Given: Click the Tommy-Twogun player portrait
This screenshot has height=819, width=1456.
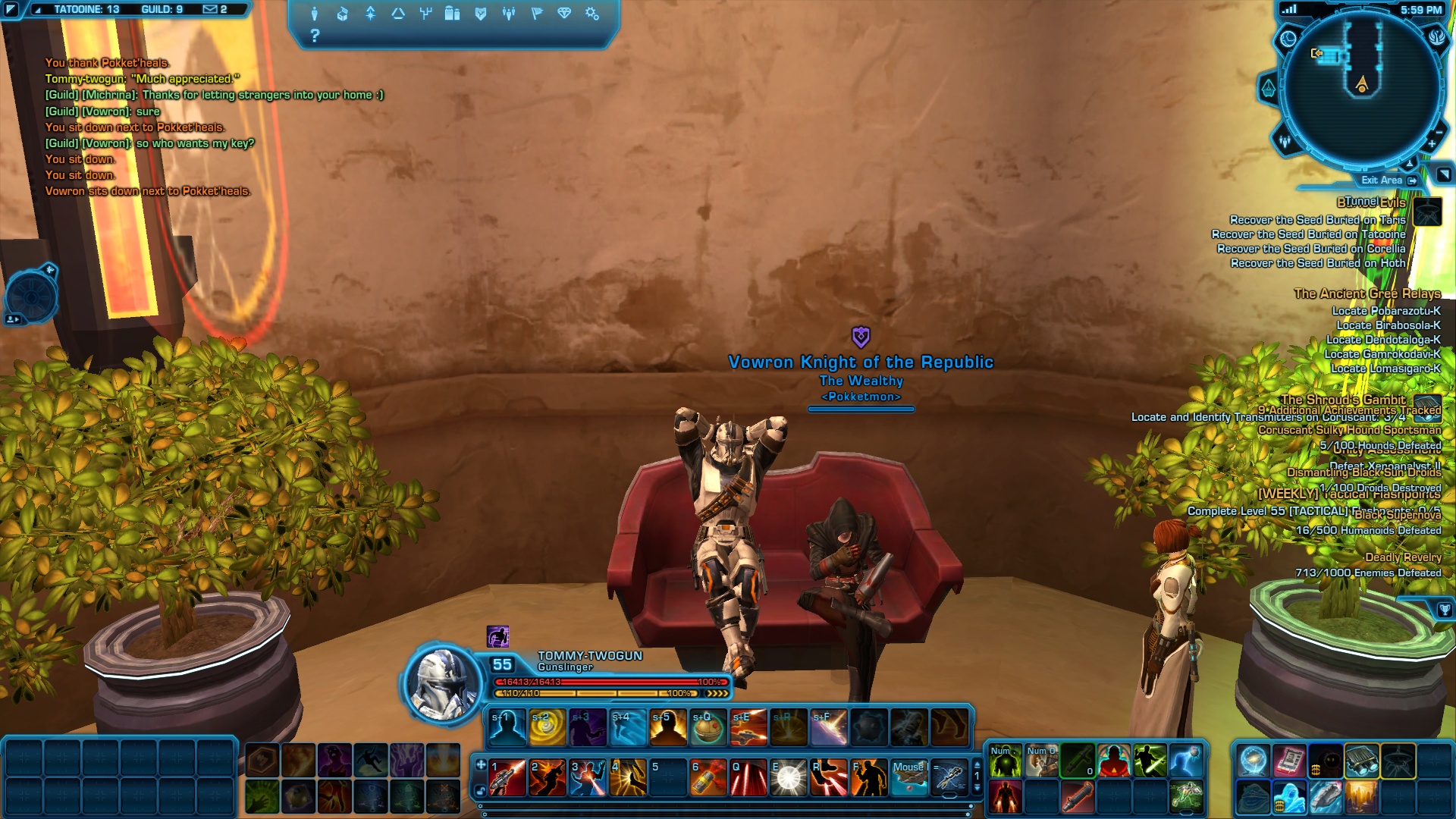Looking at the screenshot, I should click(441, 682).
